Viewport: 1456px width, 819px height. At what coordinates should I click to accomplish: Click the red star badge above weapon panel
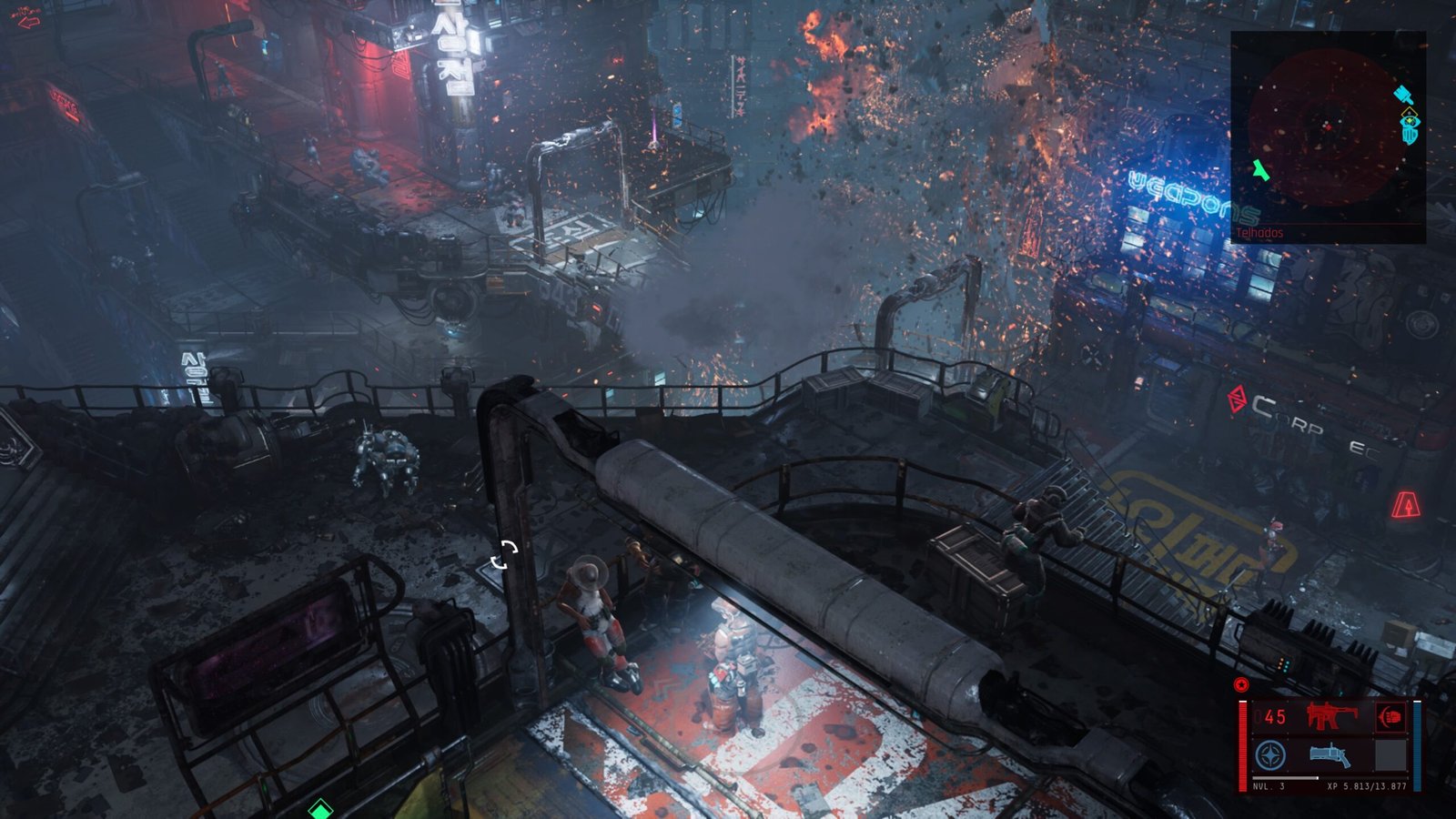pos(1241,685)
